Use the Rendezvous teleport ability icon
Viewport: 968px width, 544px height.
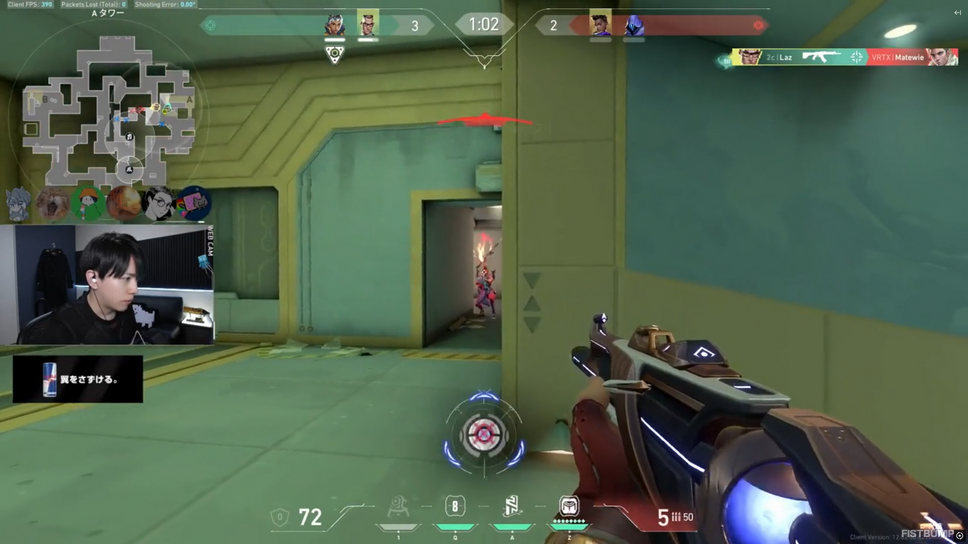(512, 507)
